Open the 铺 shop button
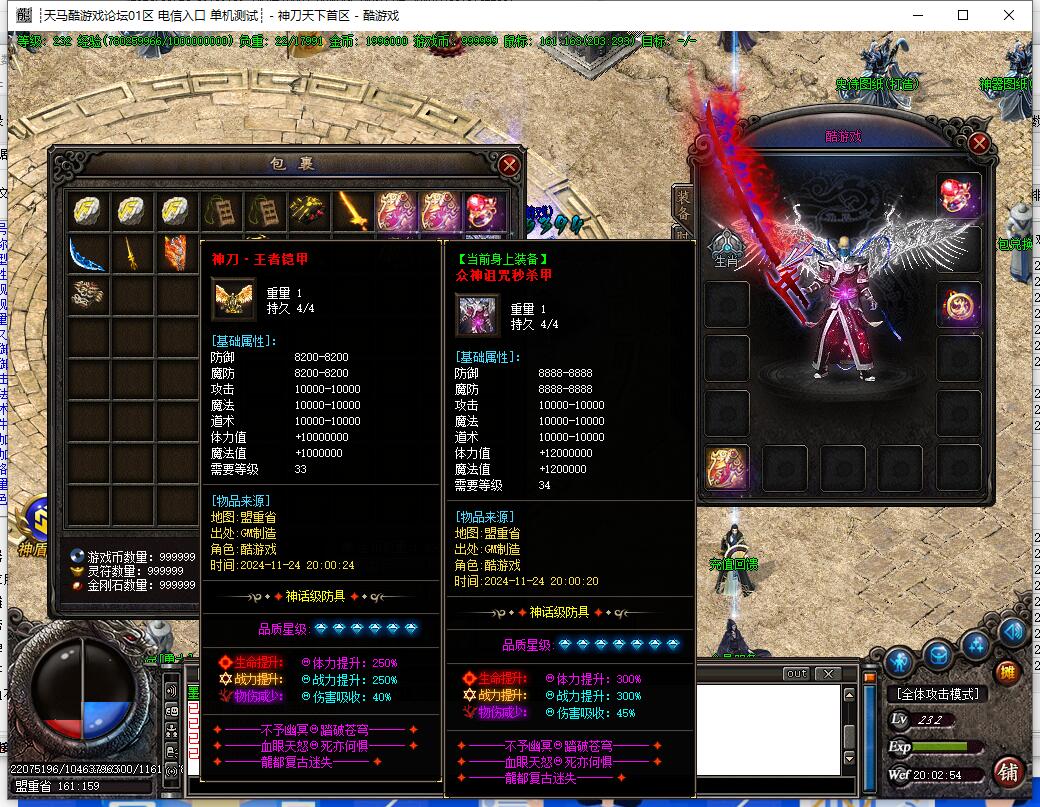Viewport: 1040px width, 807px height. [1007, 771]
